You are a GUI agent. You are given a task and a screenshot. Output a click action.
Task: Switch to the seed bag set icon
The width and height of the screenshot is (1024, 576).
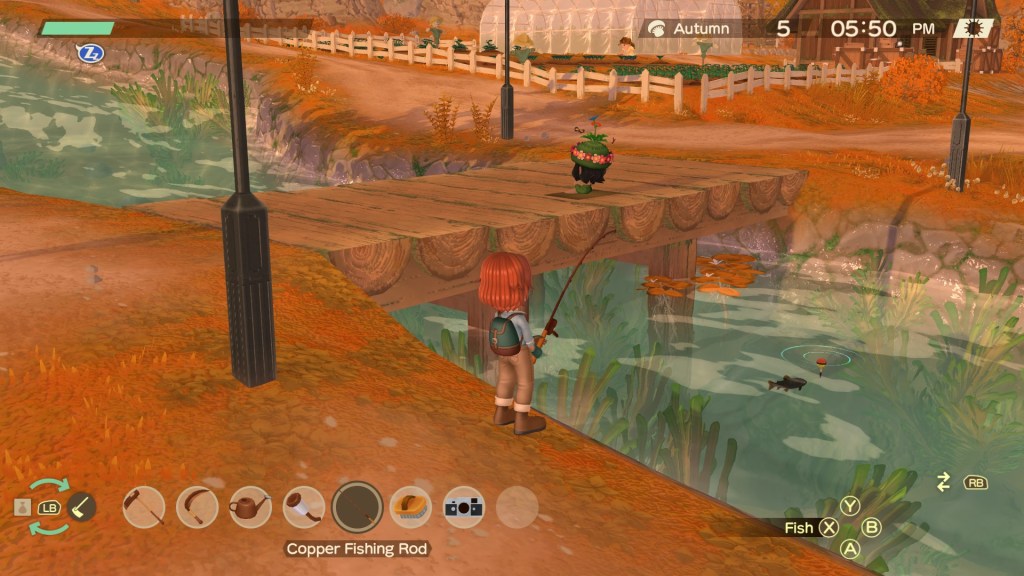(x=23, y=508)
